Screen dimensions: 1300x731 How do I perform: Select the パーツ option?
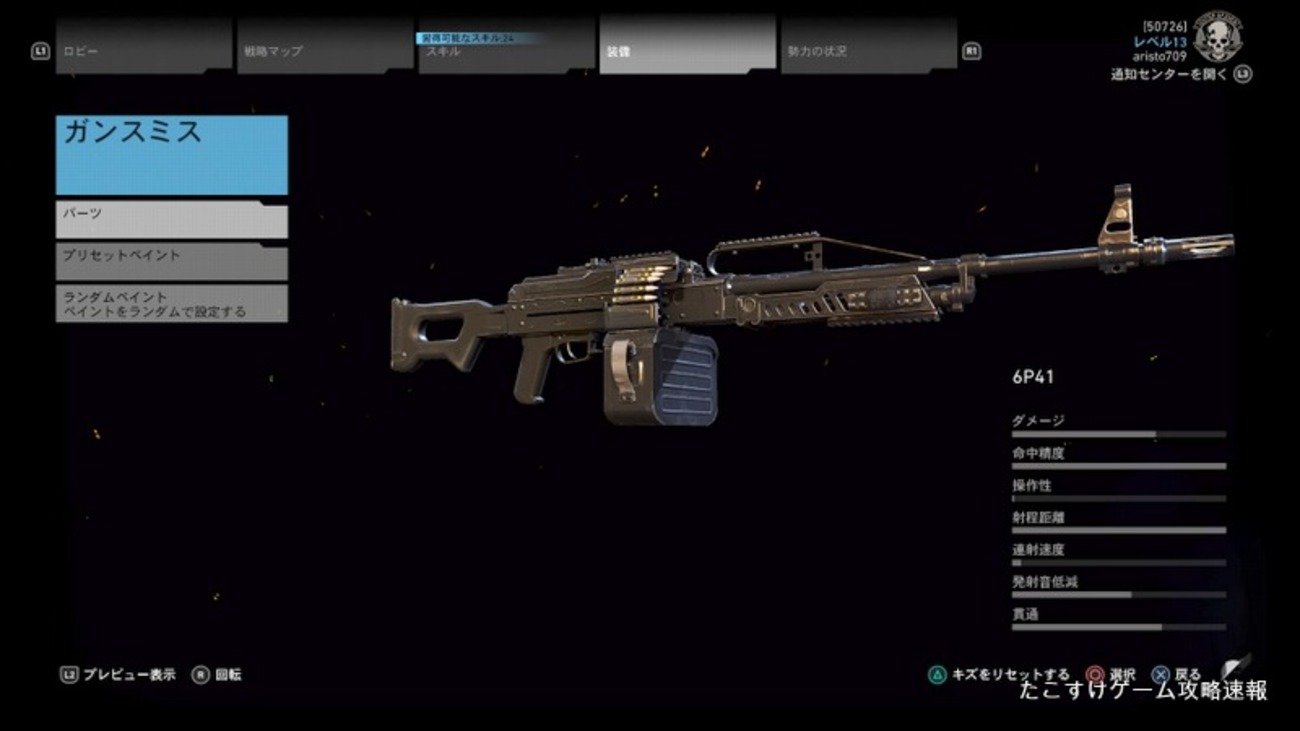coord(170,217)
